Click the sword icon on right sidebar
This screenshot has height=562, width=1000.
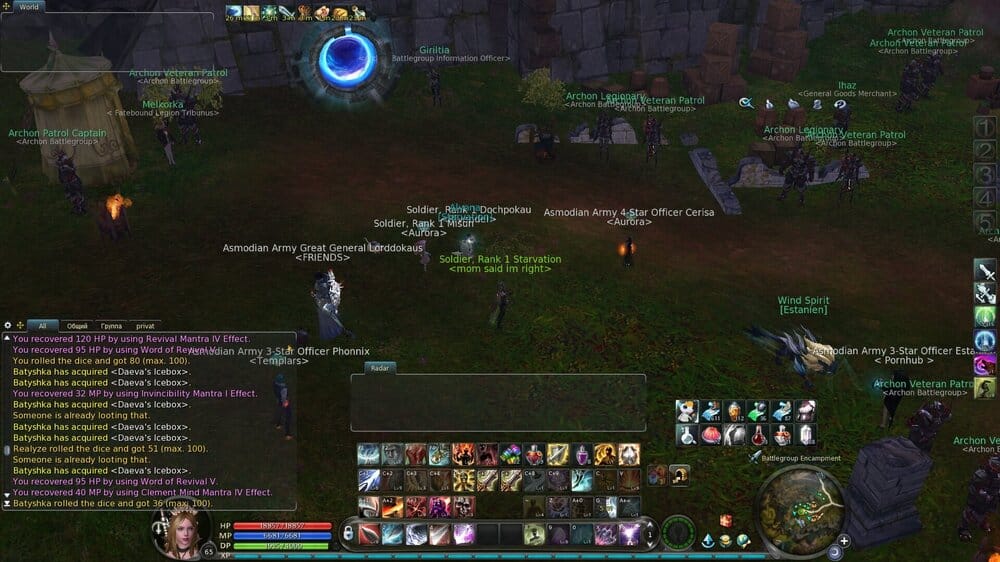pos(985,271)
